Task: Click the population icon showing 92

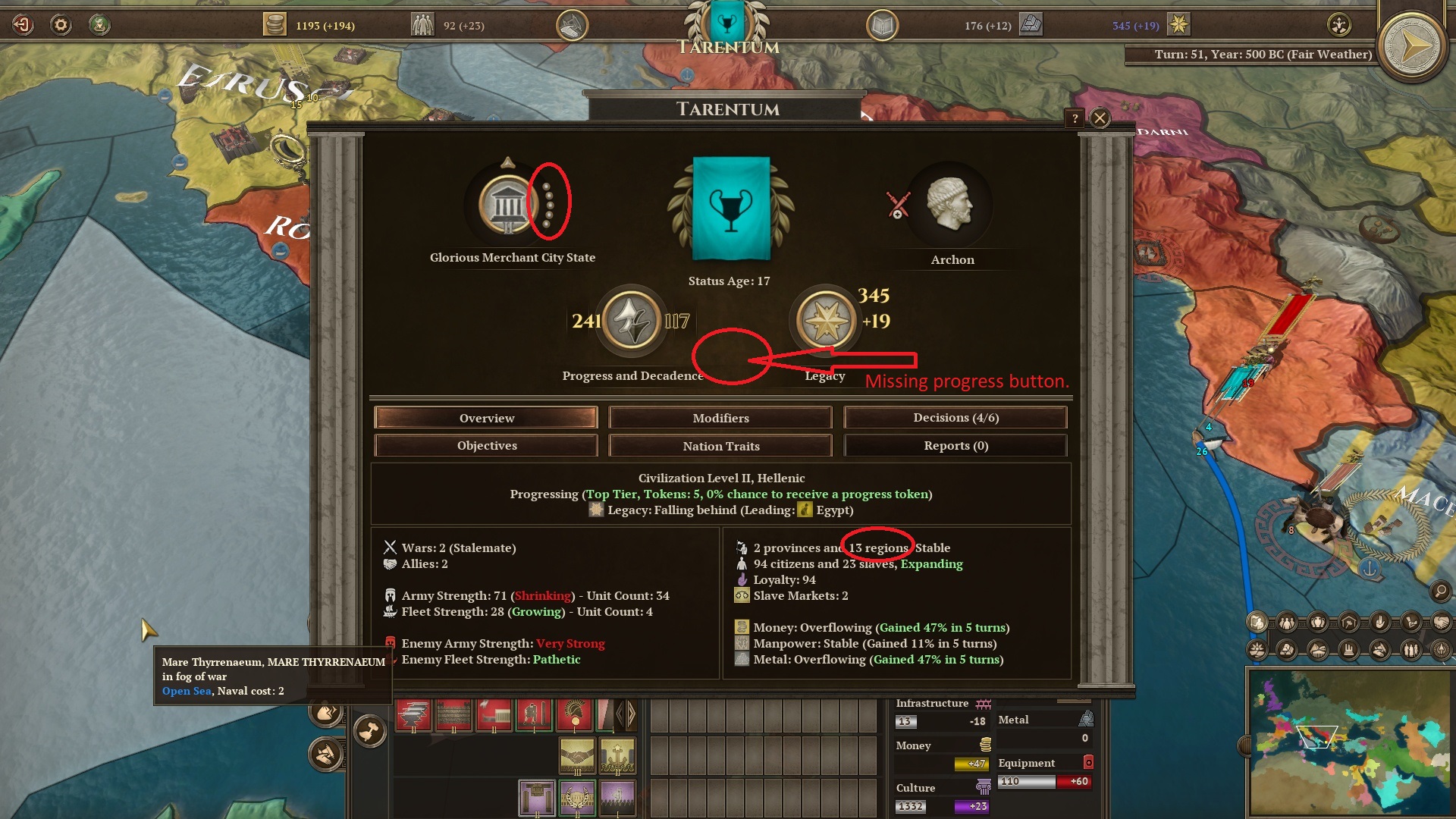Action: [x=423, y=24]
